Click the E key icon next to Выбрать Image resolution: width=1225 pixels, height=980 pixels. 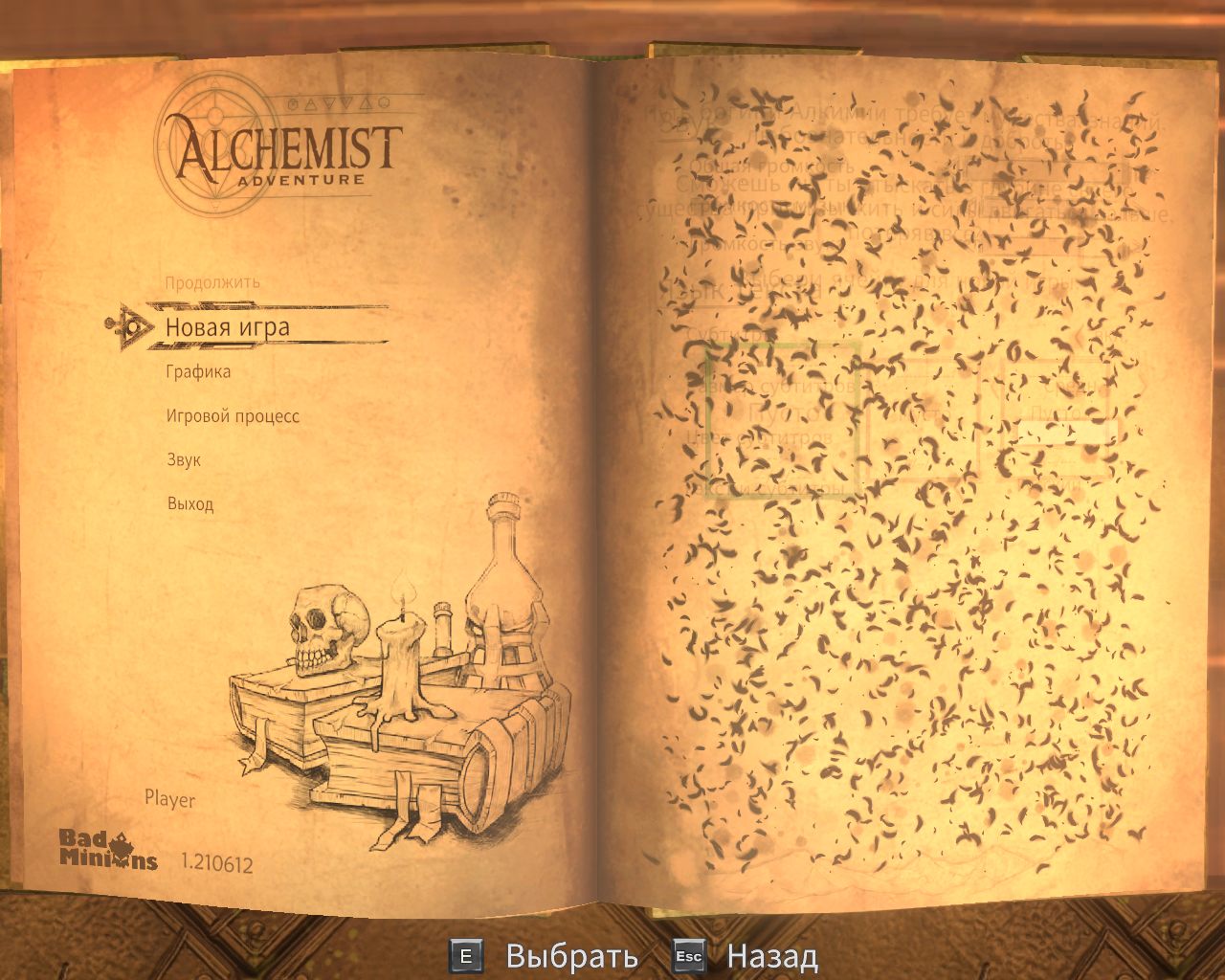click(466, 954)
